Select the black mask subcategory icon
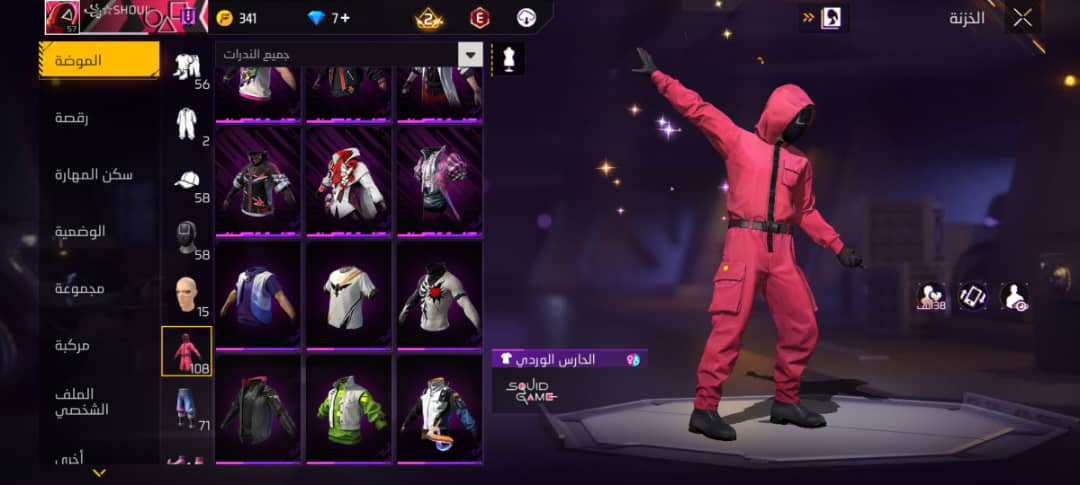This screenshot has height=485, width=1080. 187,237
